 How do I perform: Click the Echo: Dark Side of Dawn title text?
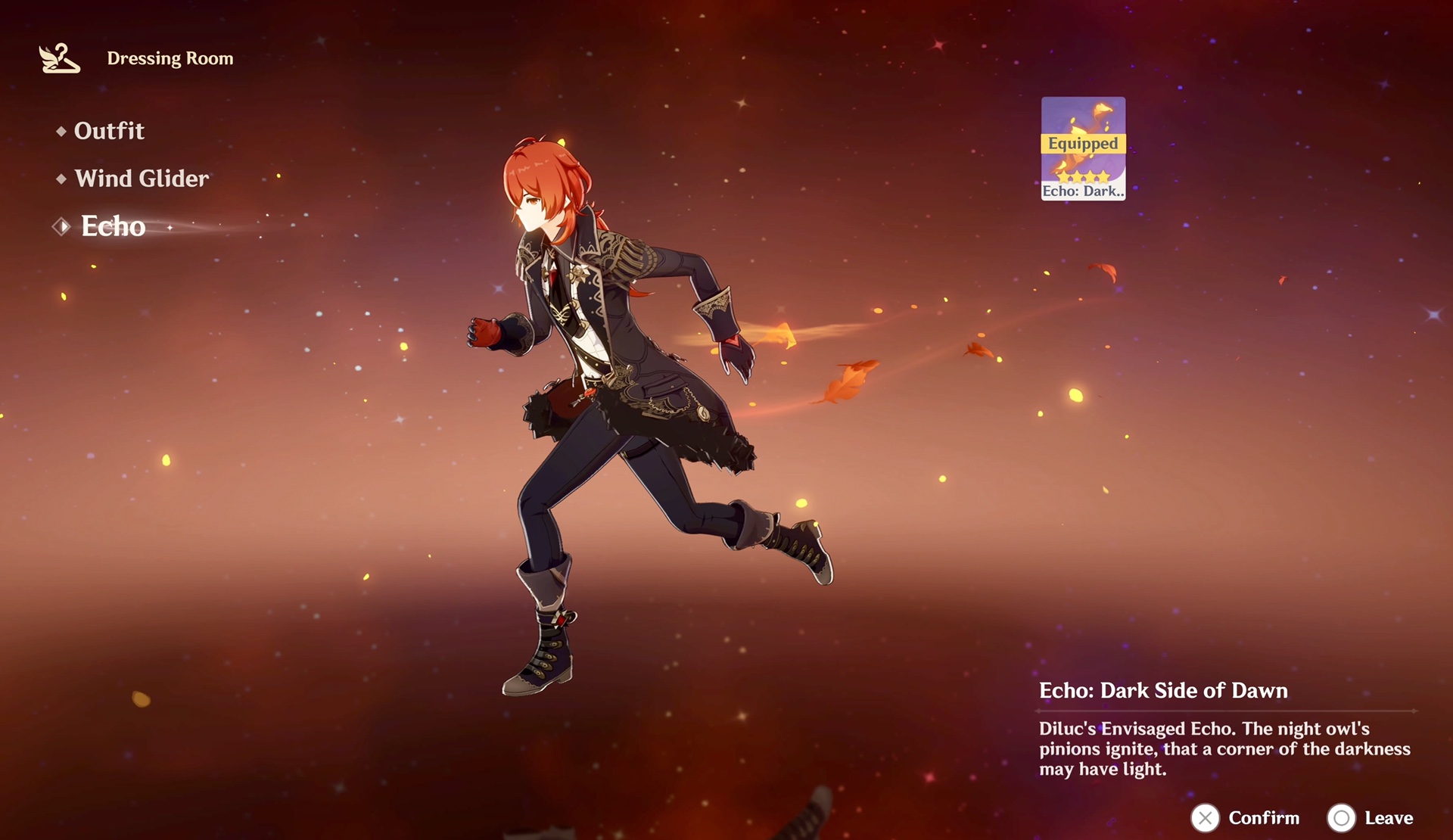[x=1162, y=690]
